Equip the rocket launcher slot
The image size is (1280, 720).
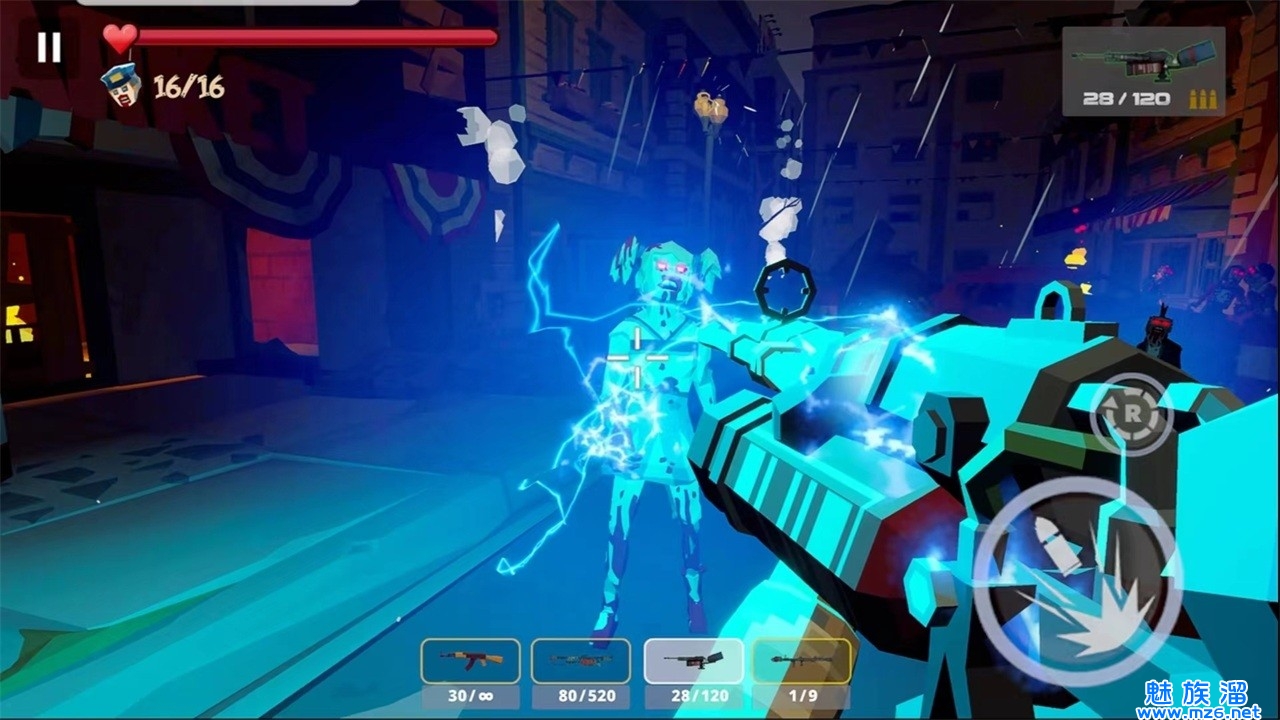(x=801, y=661)
